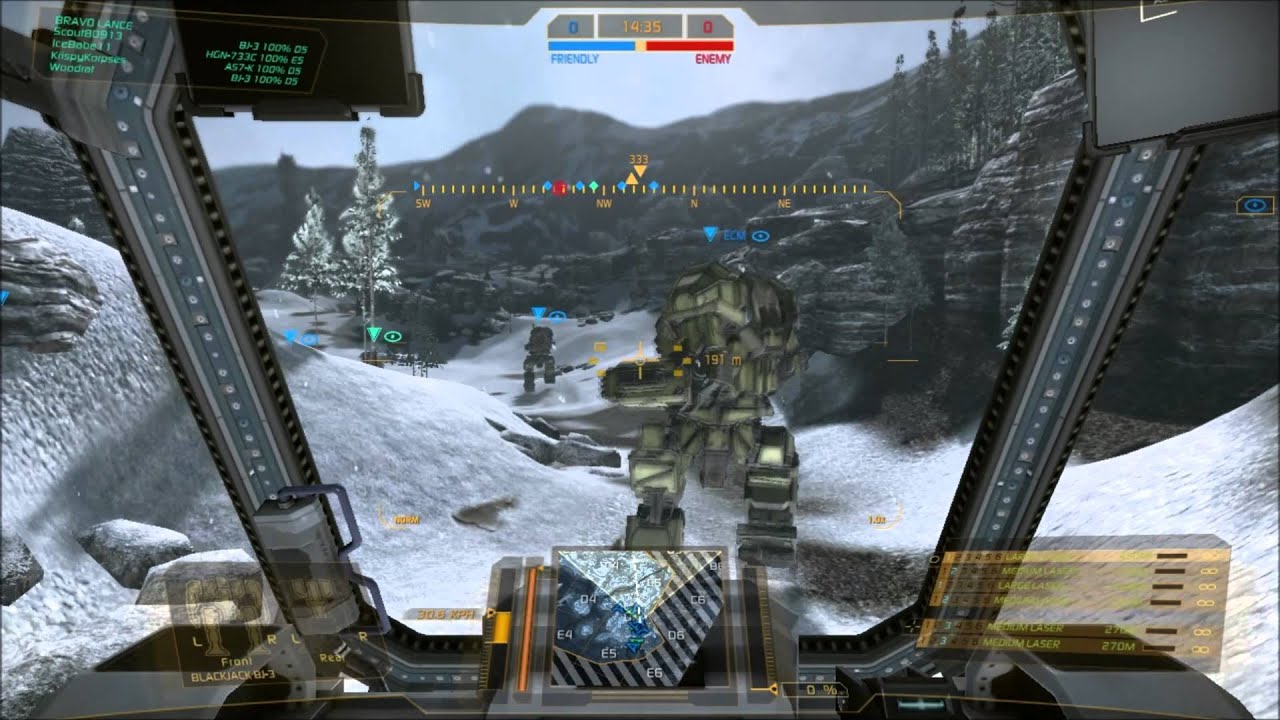This screenshot has height=720, width=1280.
Task: Choose IceBabe11 from the lance list
Action: pos(82,46)
